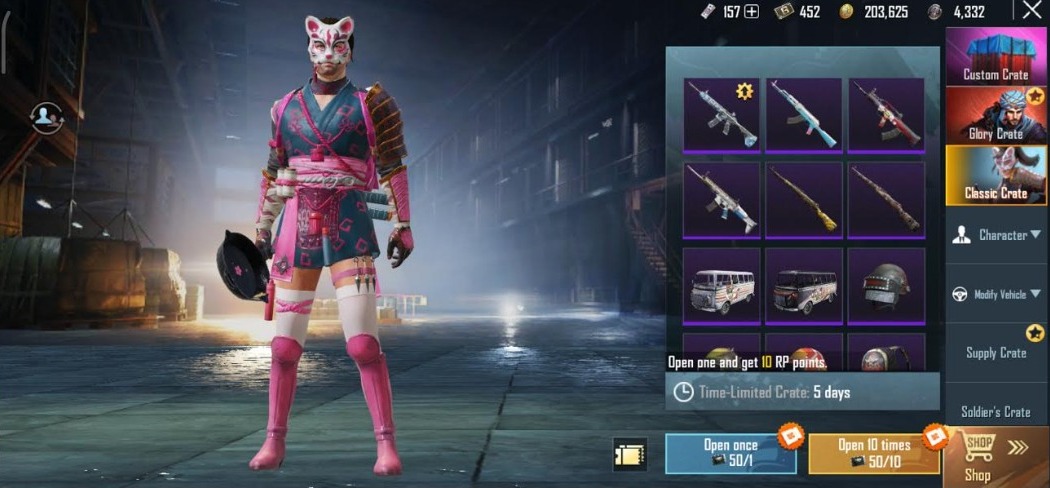Click the plus icon to add coupons

pyautogui.click(x=752, y=12)
